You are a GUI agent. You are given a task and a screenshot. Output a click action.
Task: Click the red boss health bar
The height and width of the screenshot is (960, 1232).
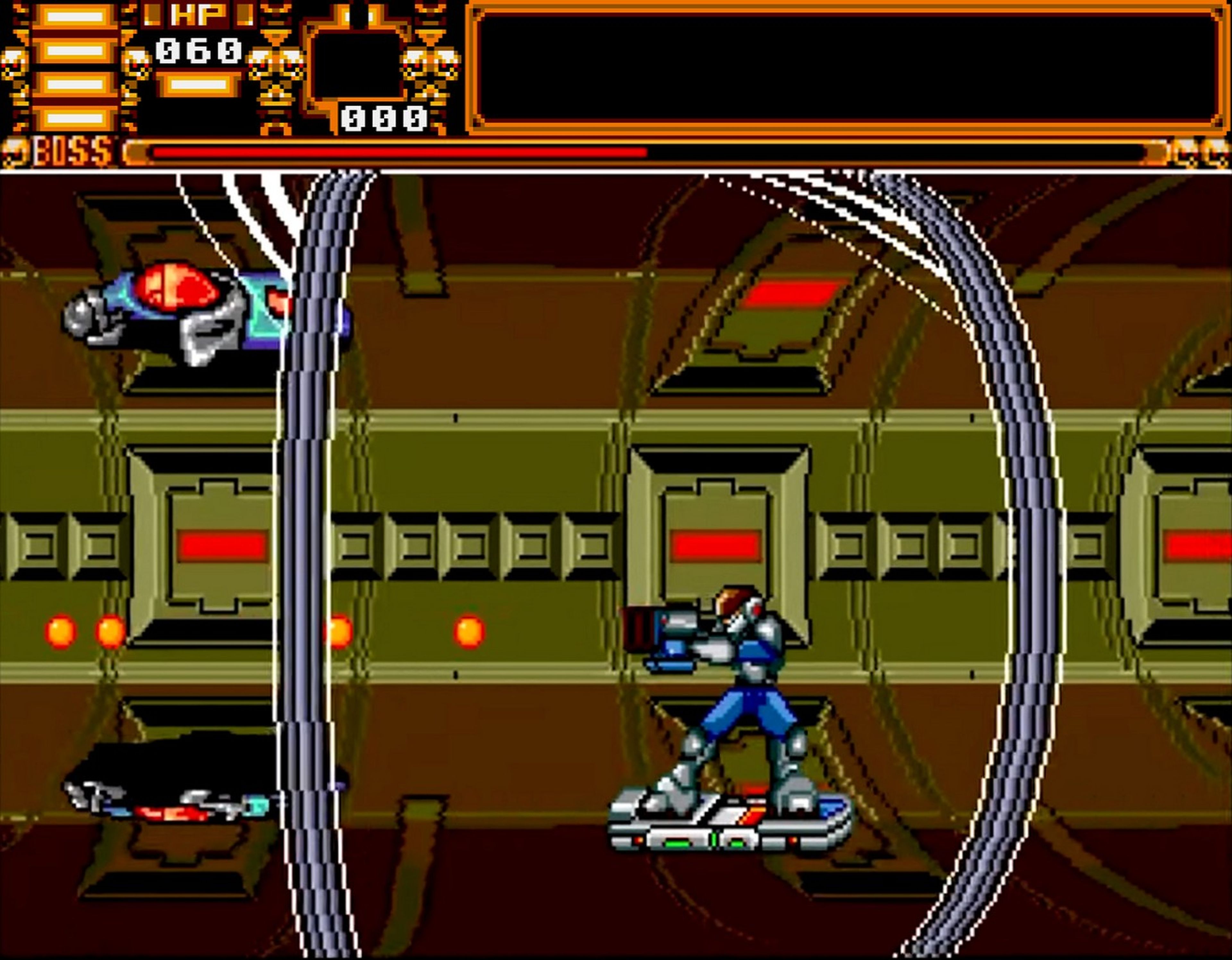[395, 151]
